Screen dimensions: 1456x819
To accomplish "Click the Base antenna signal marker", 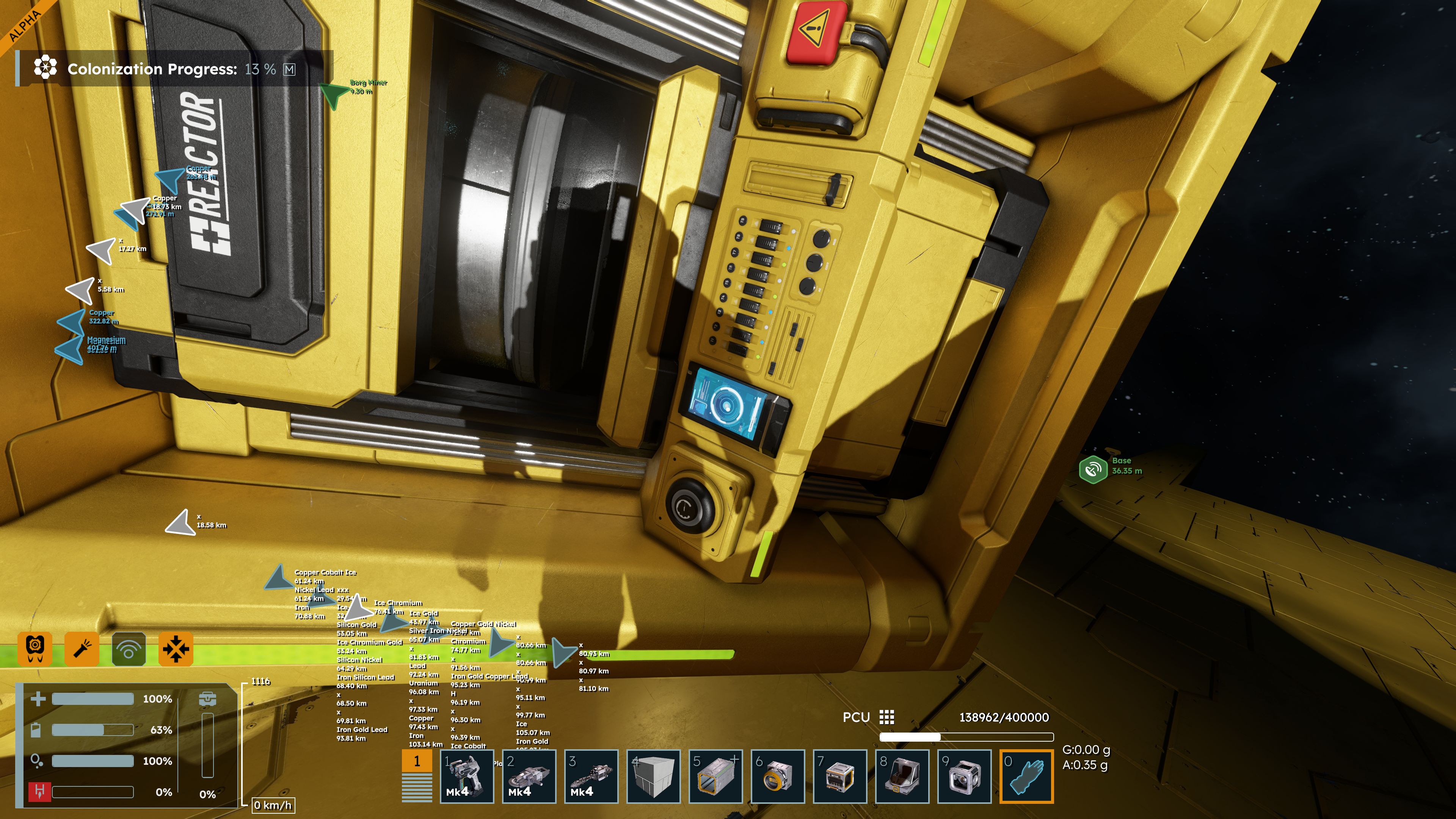I will pos(1092,469).
